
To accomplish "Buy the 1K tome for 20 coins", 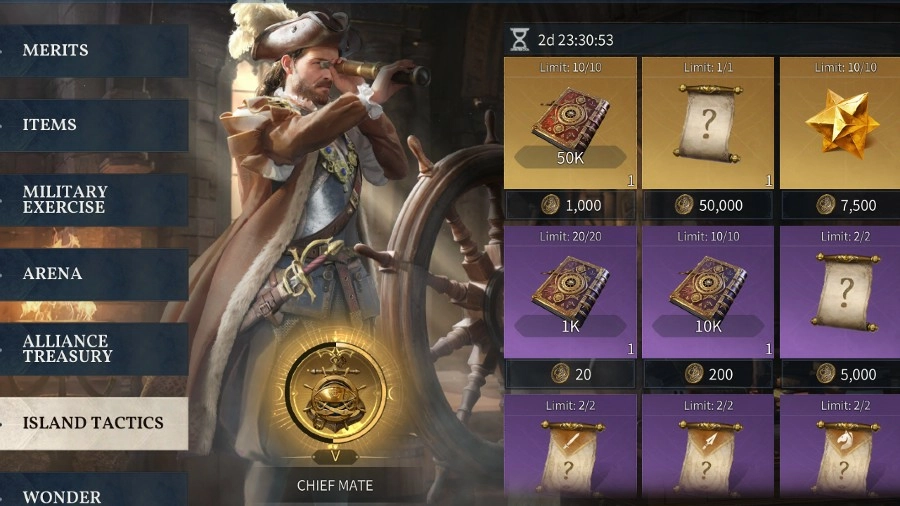I will click(570, 375).
